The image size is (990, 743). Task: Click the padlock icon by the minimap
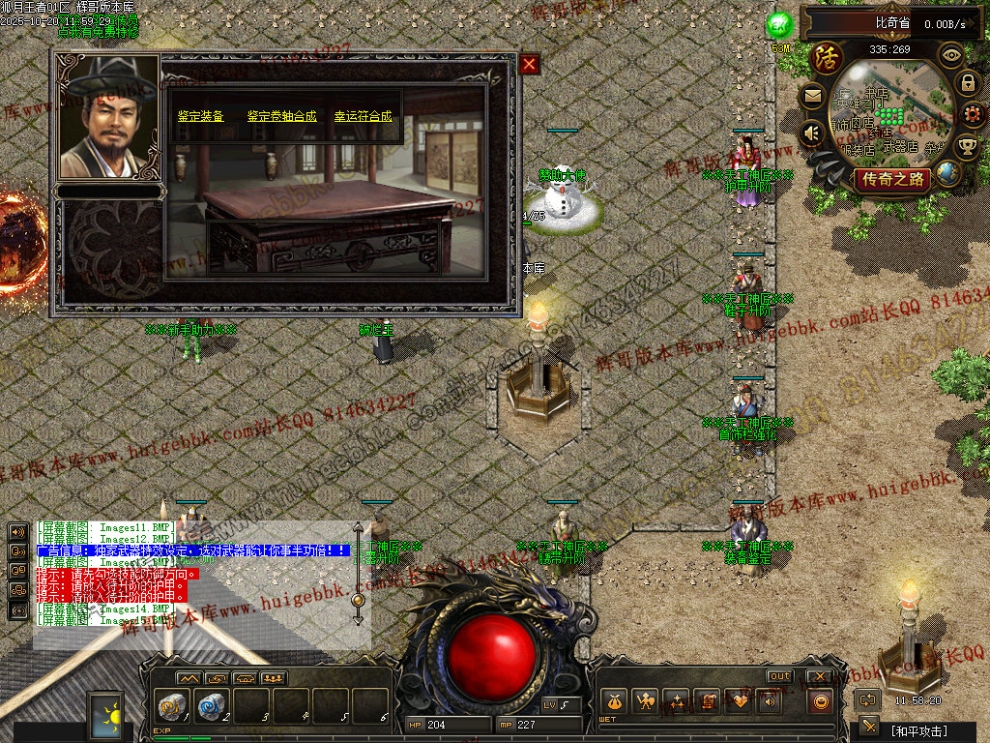[969, 83]
